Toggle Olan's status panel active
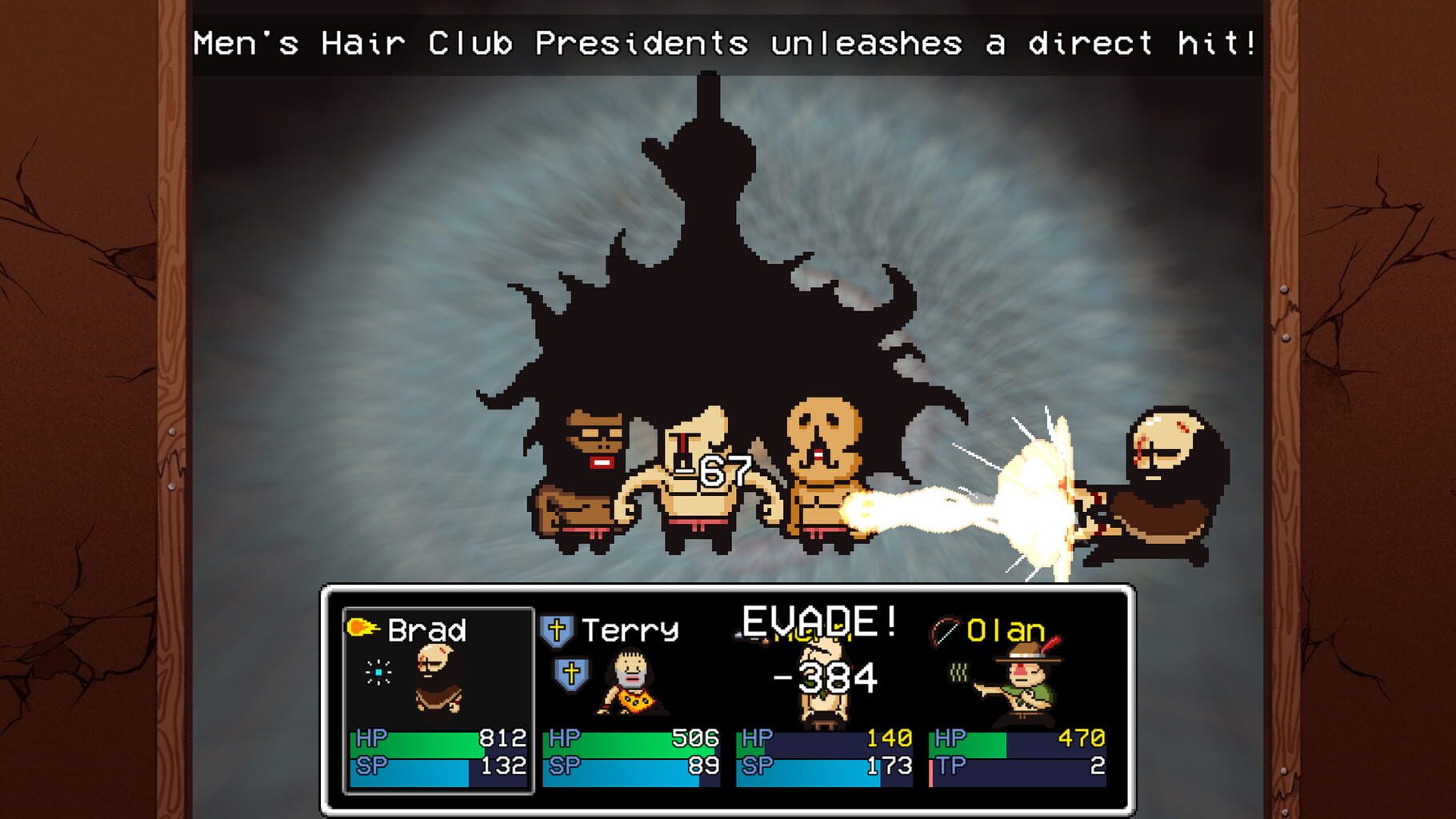The width and height of the screenshot is (1456, 819). (1018, 704)
